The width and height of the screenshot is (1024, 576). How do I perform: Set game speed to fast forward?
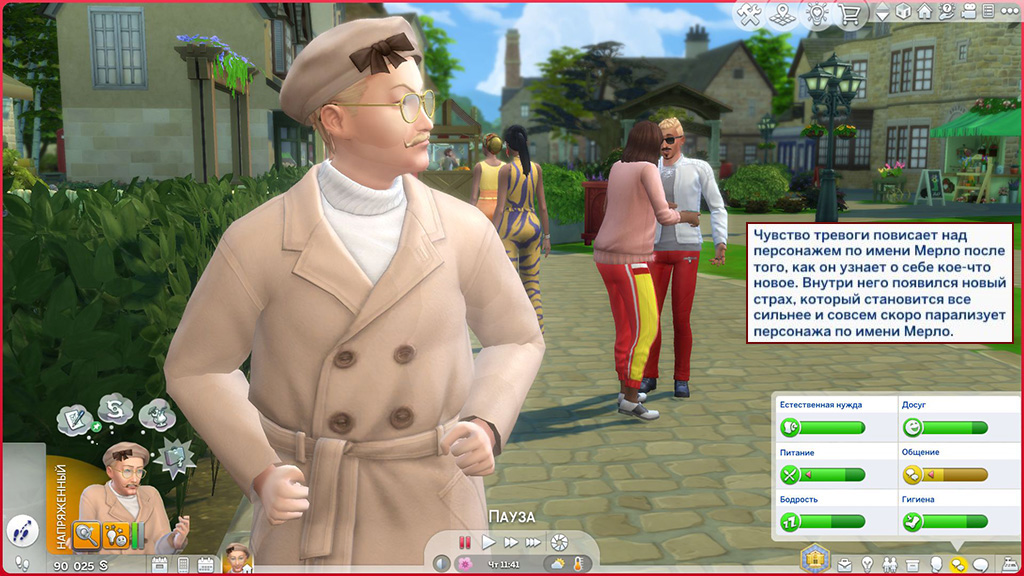pyautogui.click(x=511, y=542)
